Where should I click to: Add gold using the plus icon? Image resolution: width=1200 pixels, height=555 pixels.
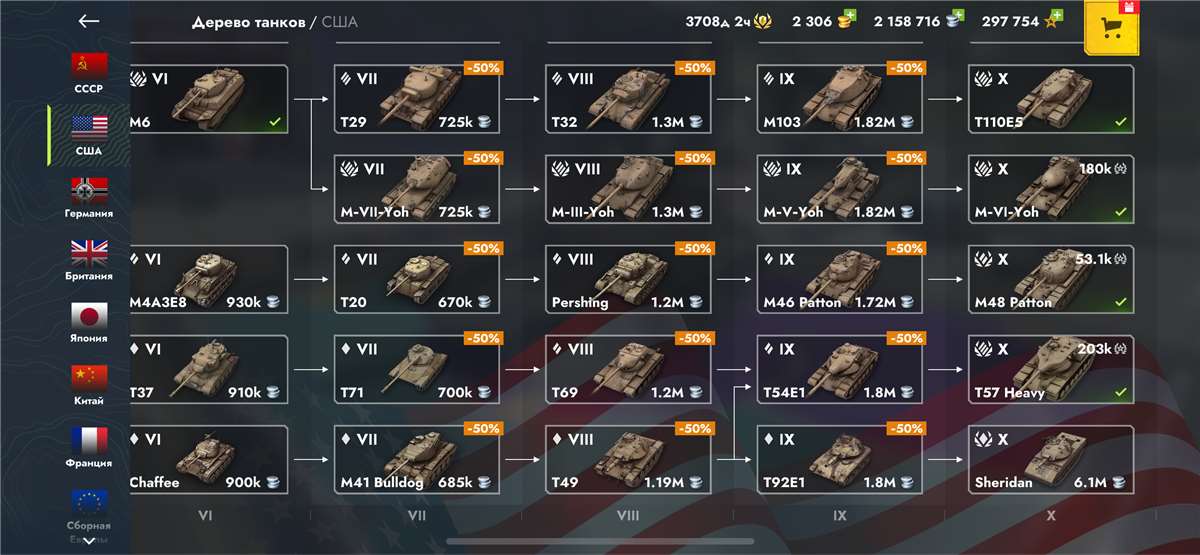(849, 16)
